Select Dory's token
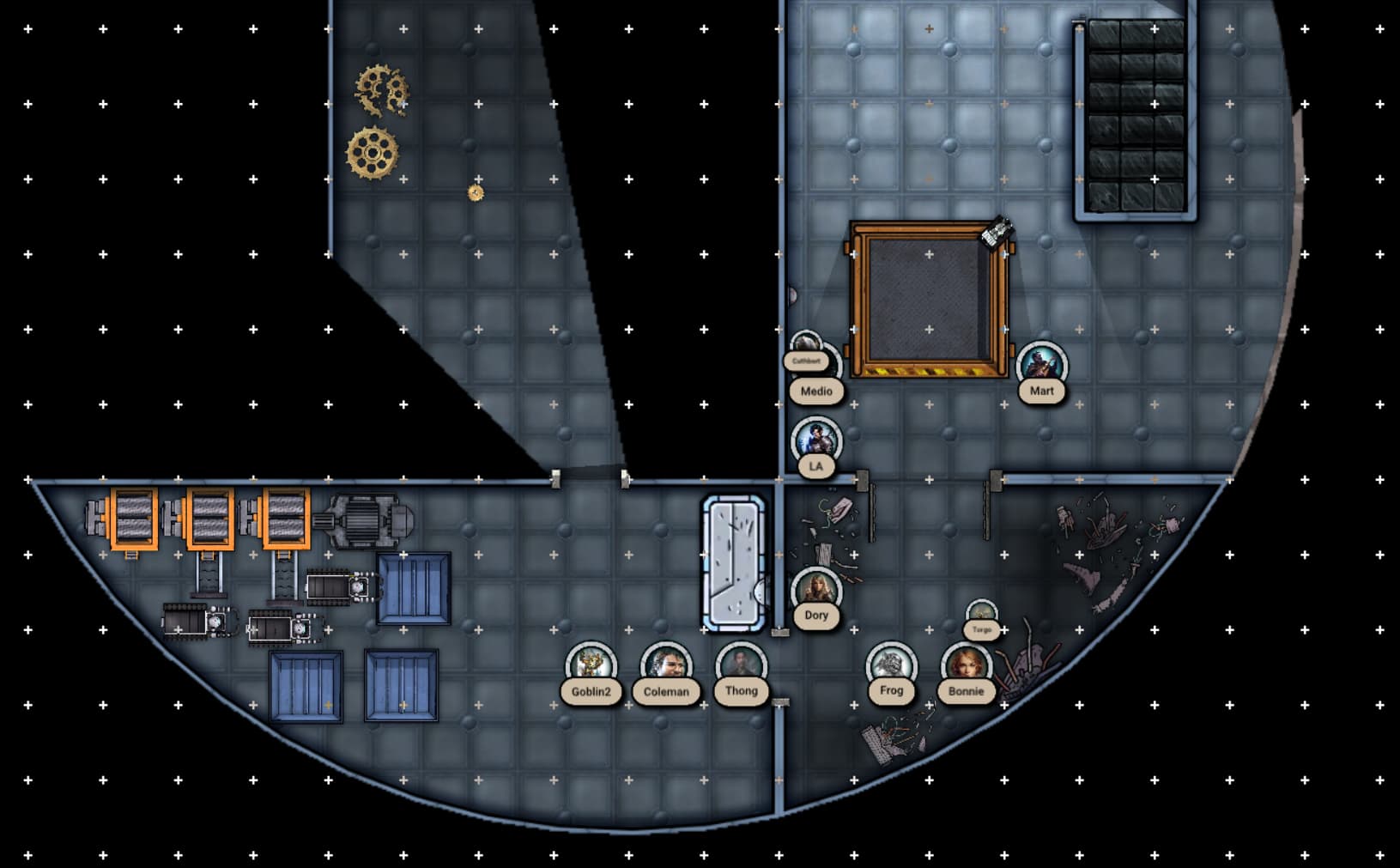Image resolution: width=1400 pixels, height=868 pixels. (815, 591)
